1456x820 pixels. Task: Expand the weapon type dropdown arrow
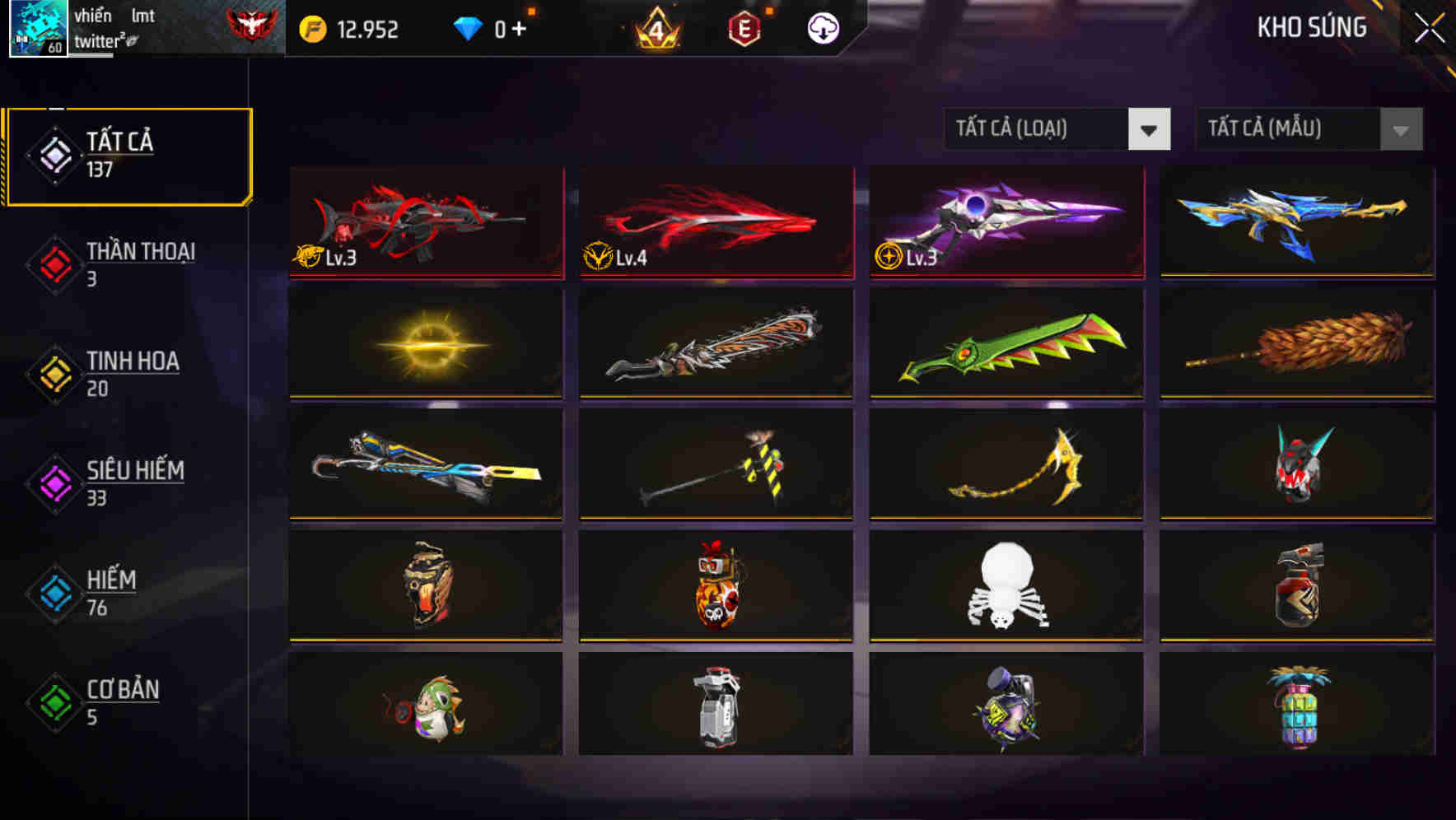coord(1150,129)
